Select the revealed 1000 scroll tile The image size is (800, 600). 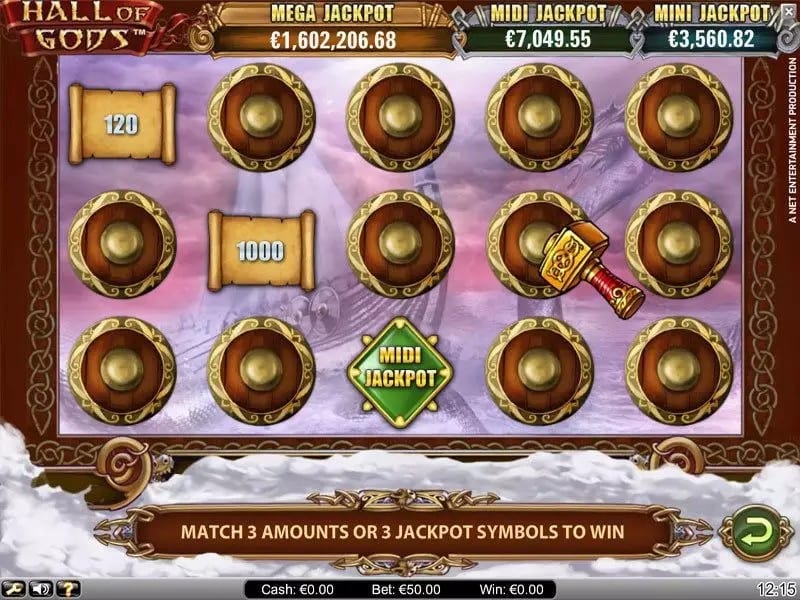click(261, 250)
